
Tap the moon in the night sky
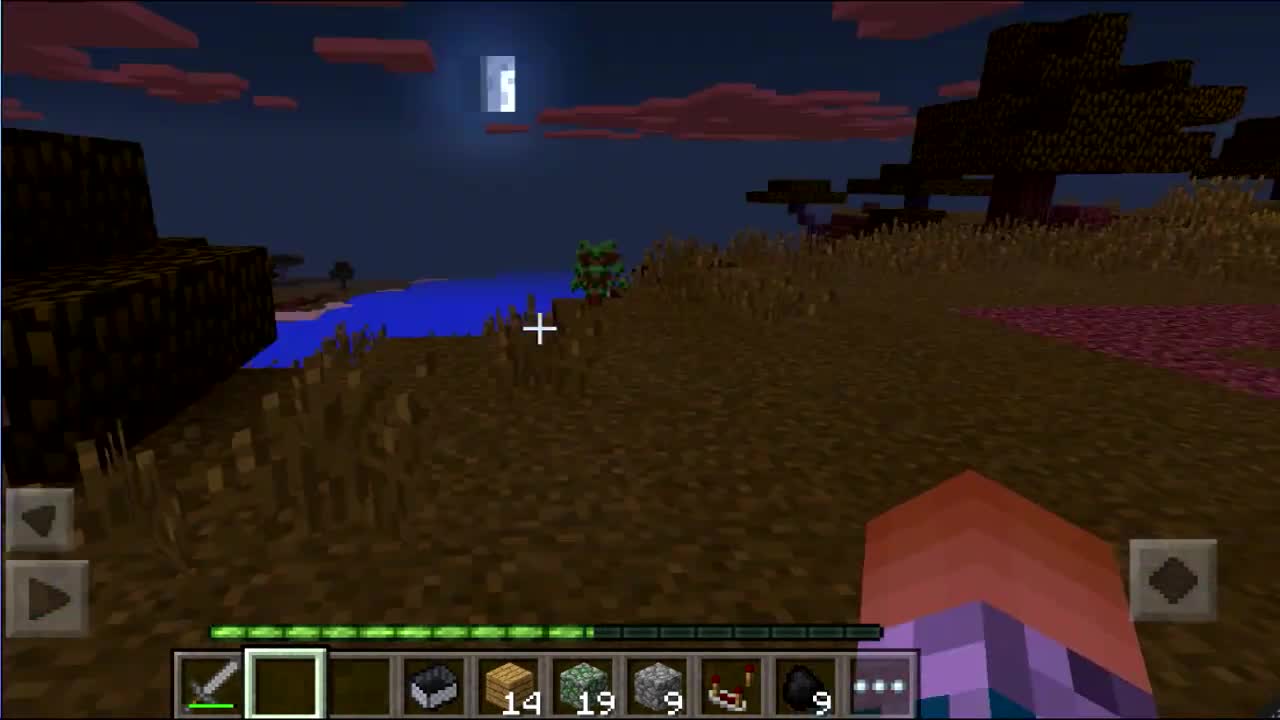click(500, 85)
